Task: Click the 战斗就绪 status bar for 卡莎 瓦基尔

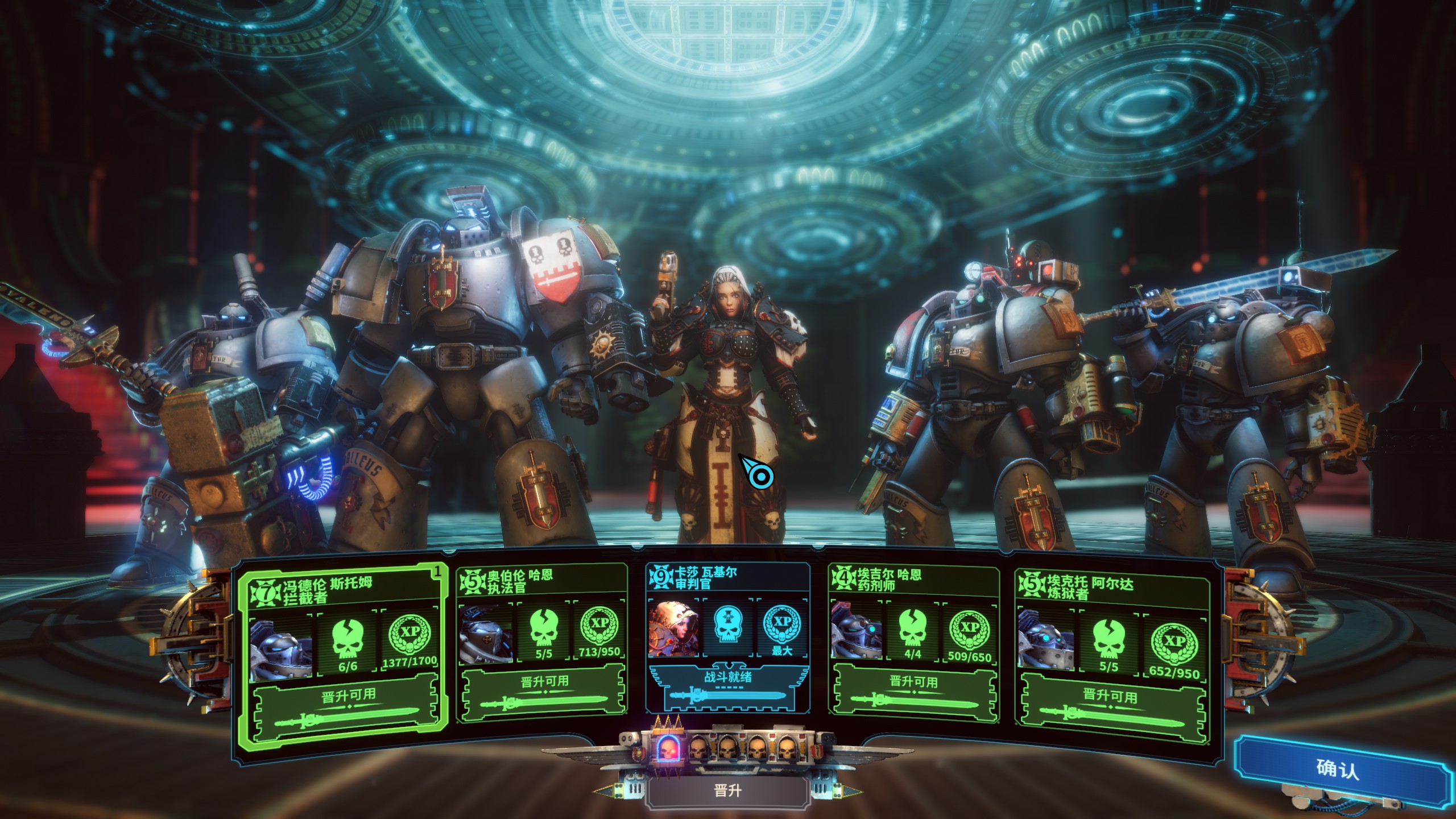Action: click(728, 686)
